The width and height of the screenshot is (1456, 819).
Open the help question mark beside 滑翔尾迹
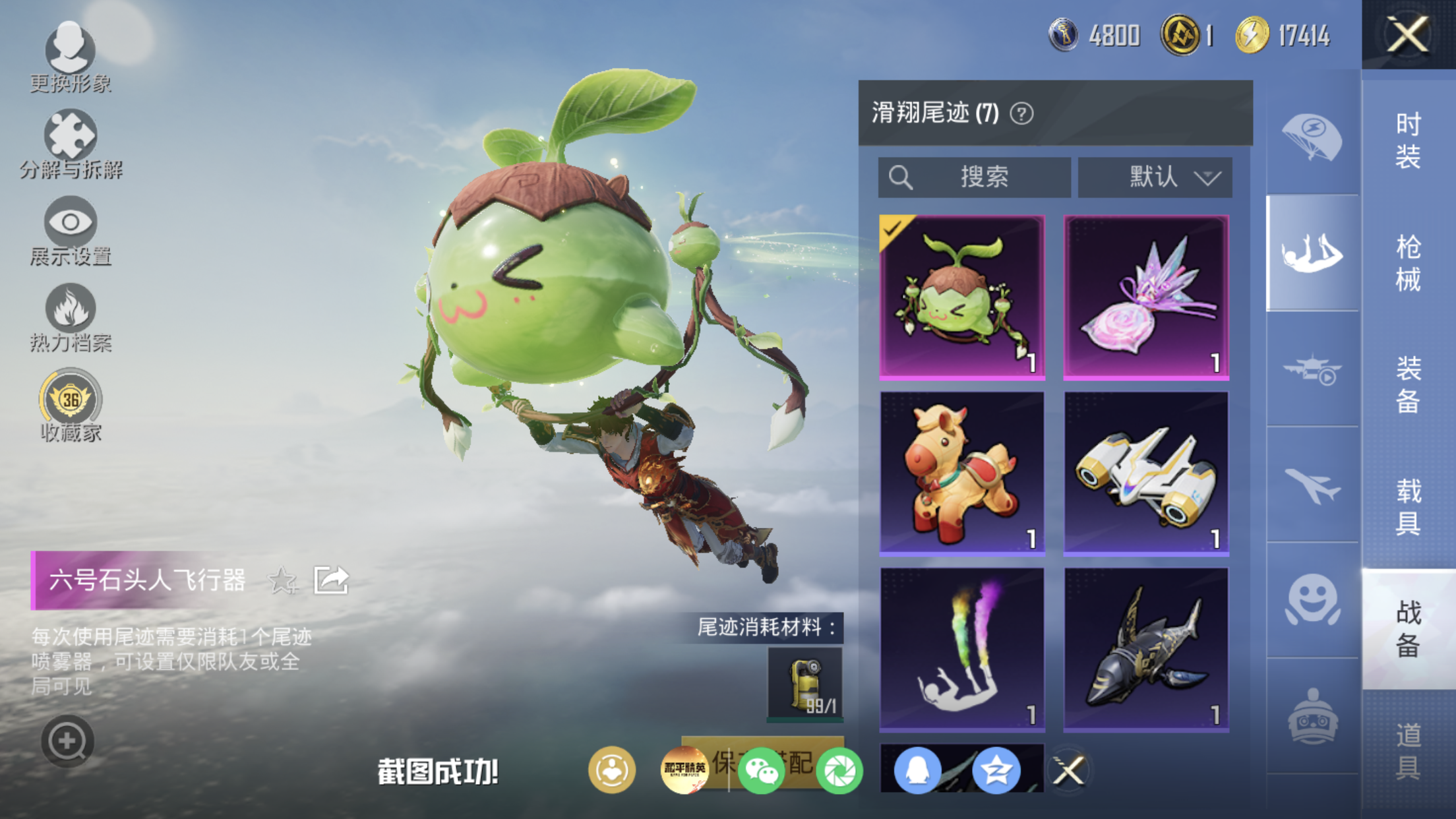pyautogui.click(x=1021, y=114)
